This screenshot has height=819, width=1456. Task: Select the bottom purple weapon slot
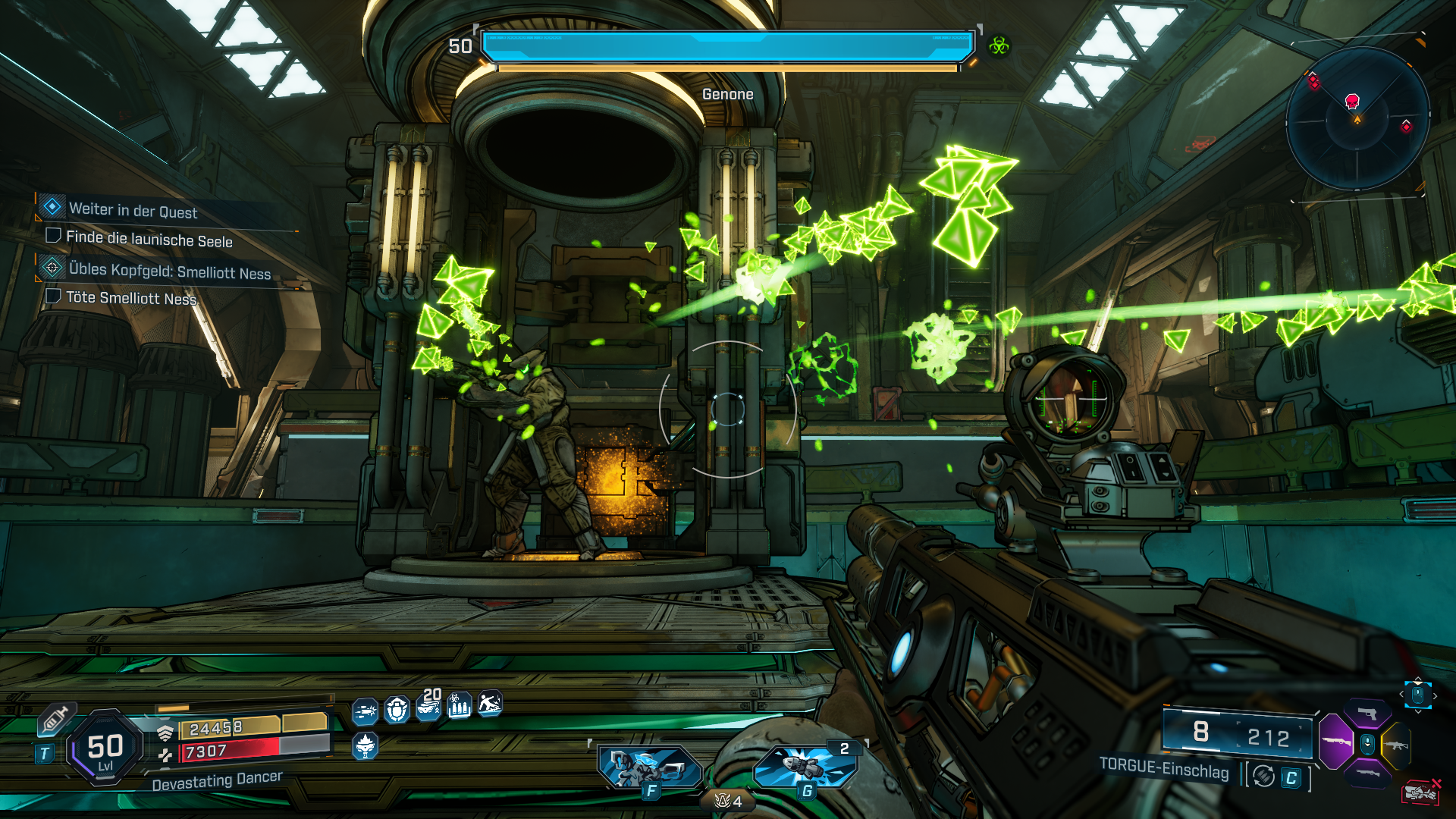click(1367, 773)
